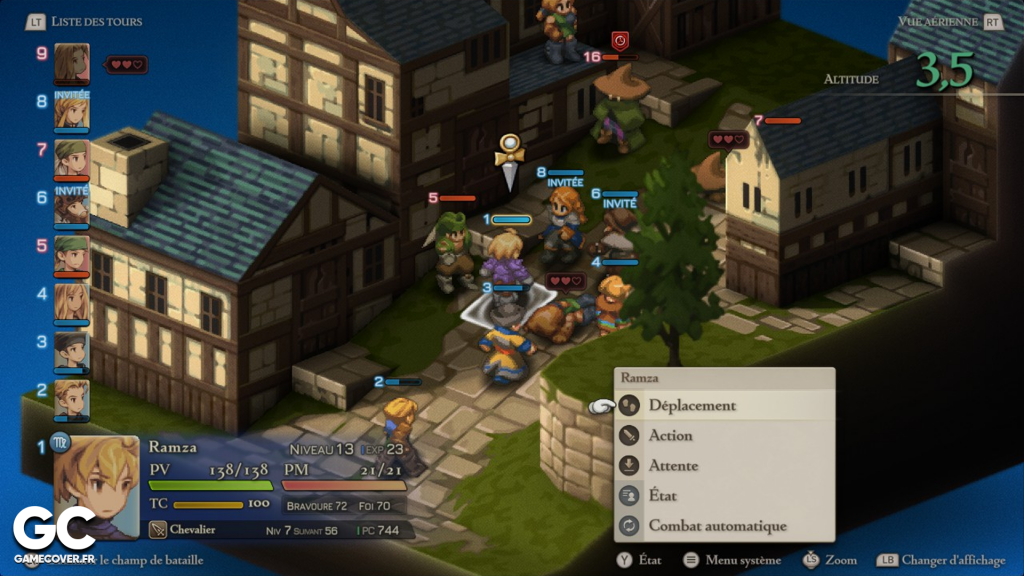
Task: Select turn-order portrait number 4
Action: point(72,302)
